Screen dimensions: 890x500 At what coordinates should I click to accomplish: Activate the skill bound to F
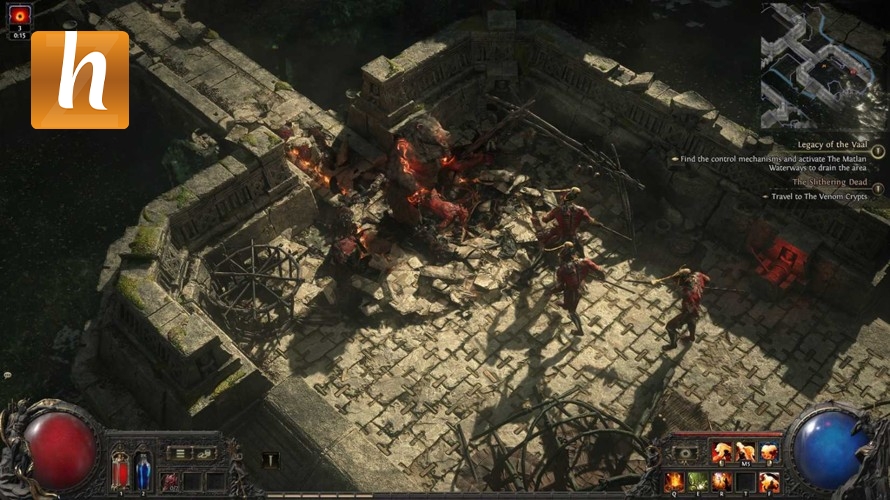767,481
